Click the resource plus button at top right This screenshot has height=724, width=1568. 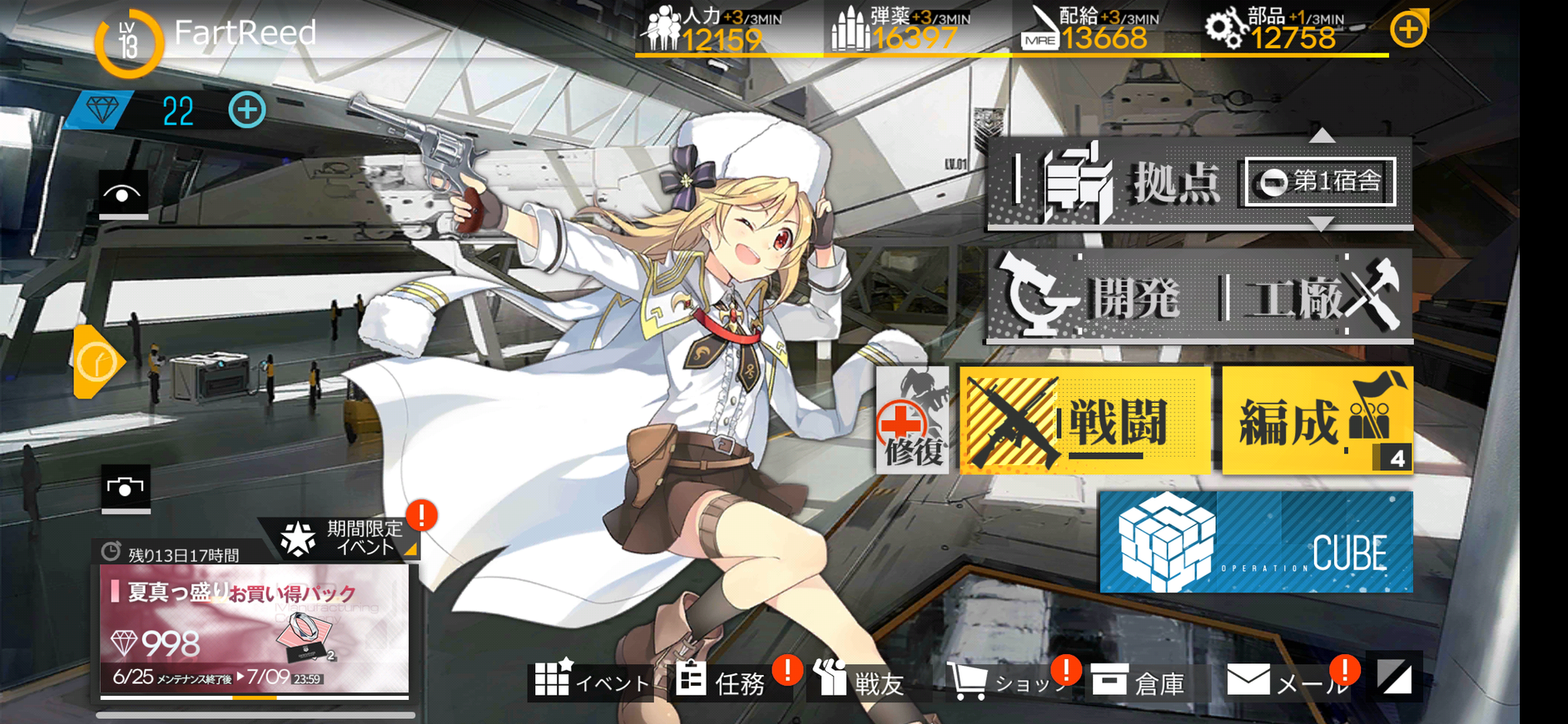[1408, 31]
